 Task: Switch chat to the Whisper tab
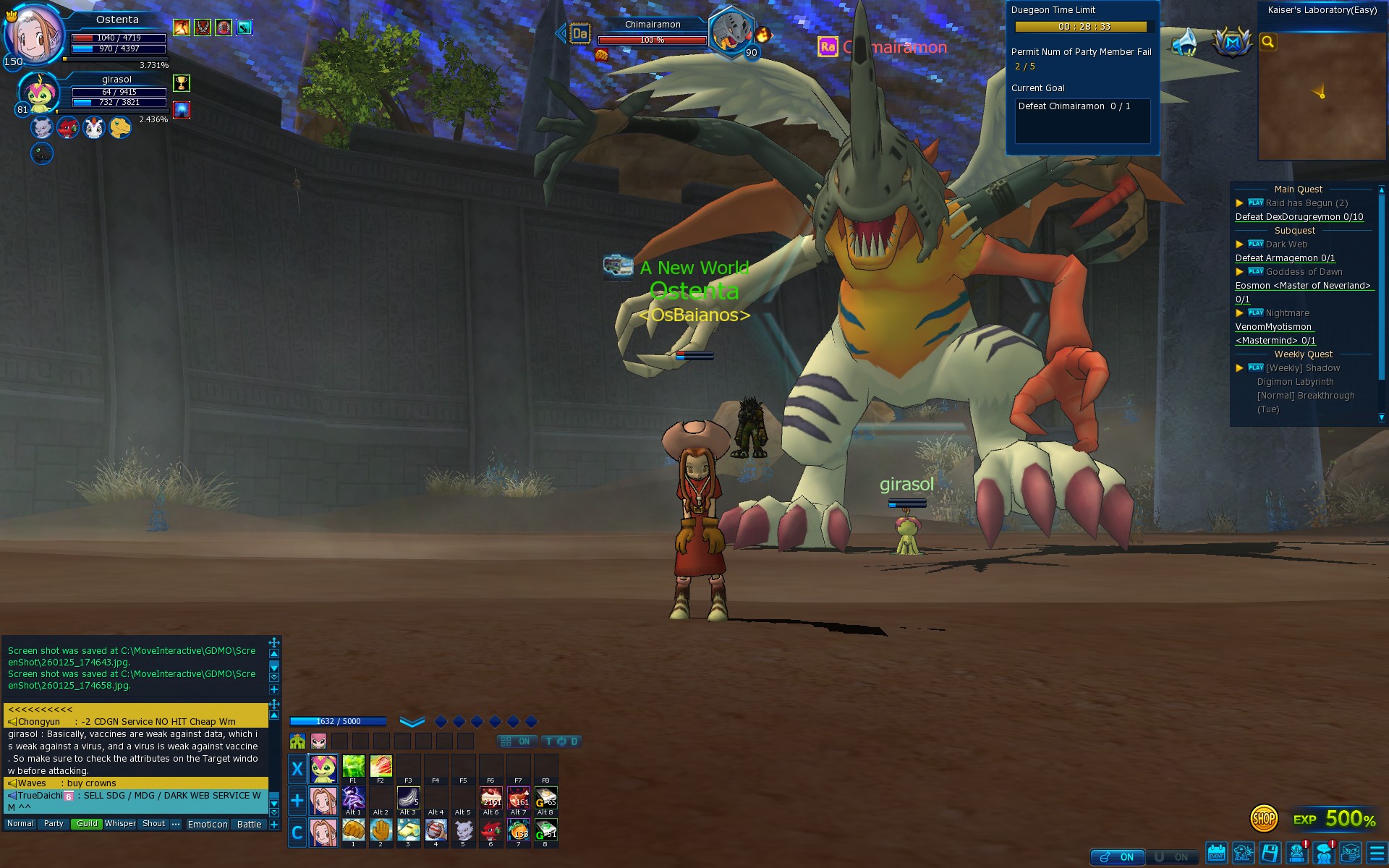(120, 824)
